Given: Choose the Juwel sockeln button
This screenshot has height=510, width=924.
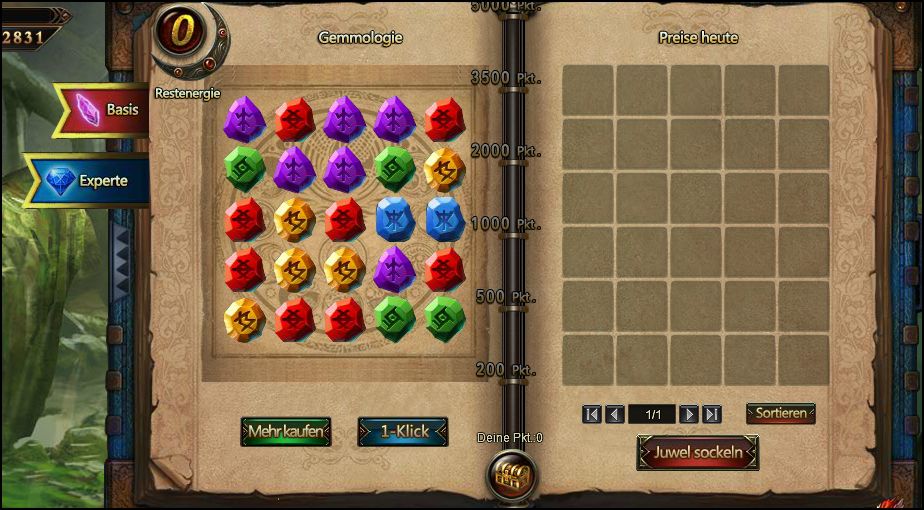Looking at the screenshot, I should pos(698,452).
